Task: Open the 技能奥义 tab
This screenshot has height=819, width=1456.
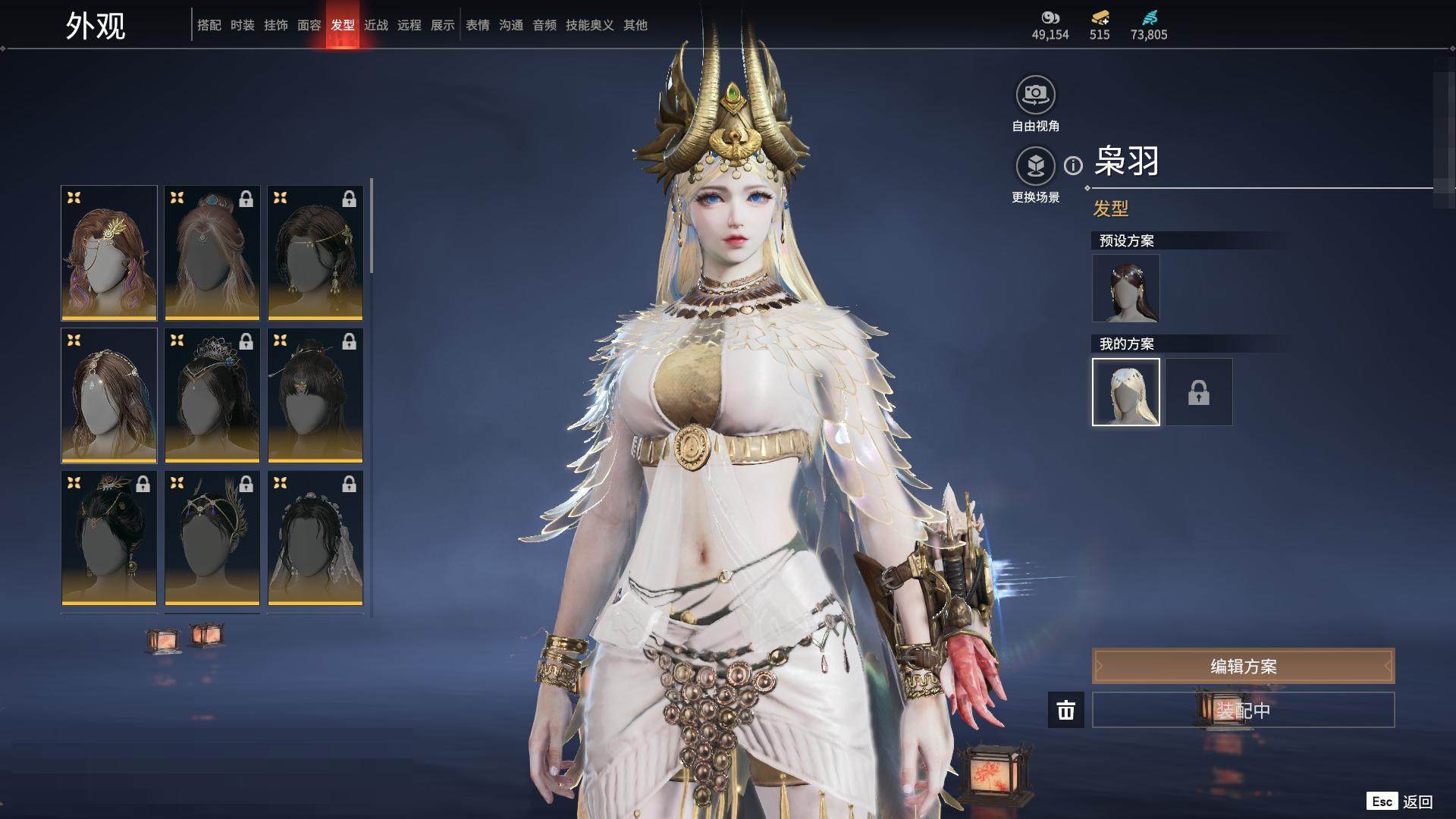Action: point(590,25)
